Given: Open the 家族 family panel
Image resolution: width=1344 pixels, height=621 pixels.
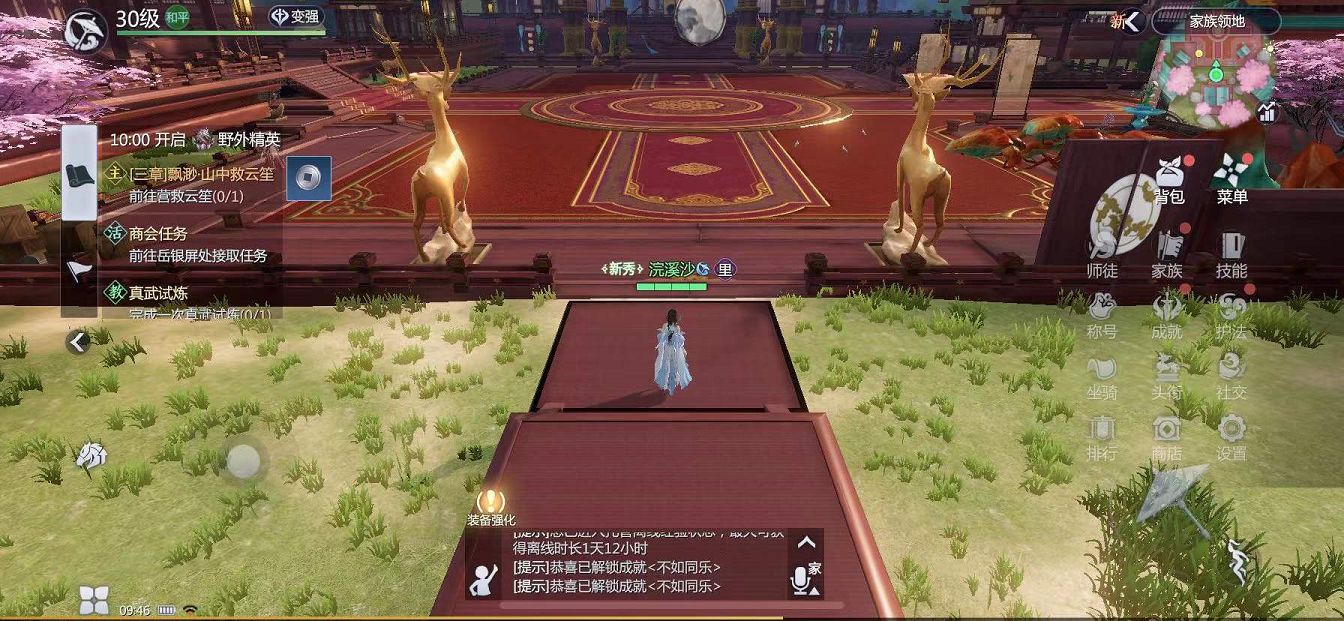Looking at the screenshot, I should point(1167,255).
